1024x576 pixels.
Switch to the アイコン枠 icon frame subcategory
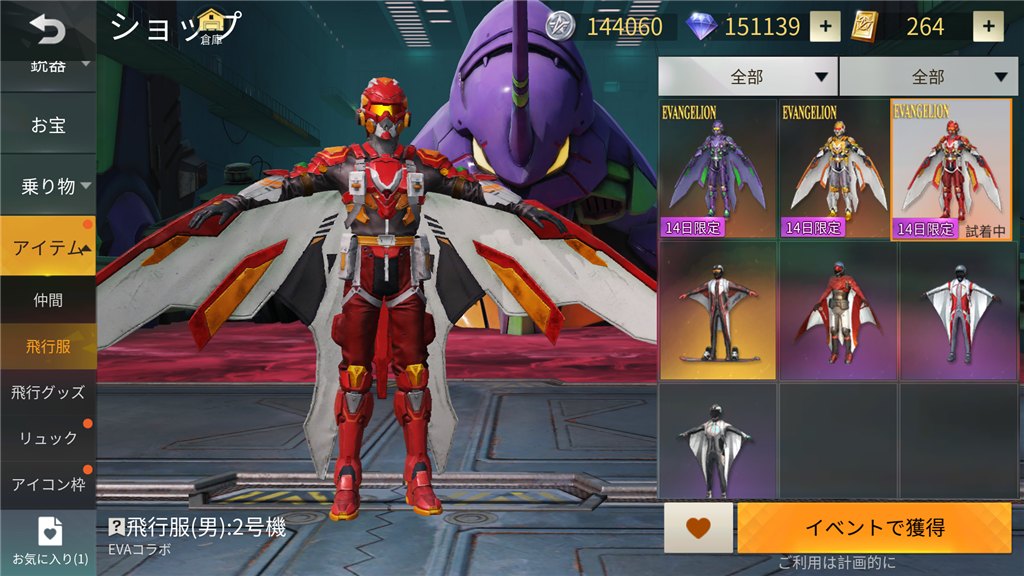point(48,484)
